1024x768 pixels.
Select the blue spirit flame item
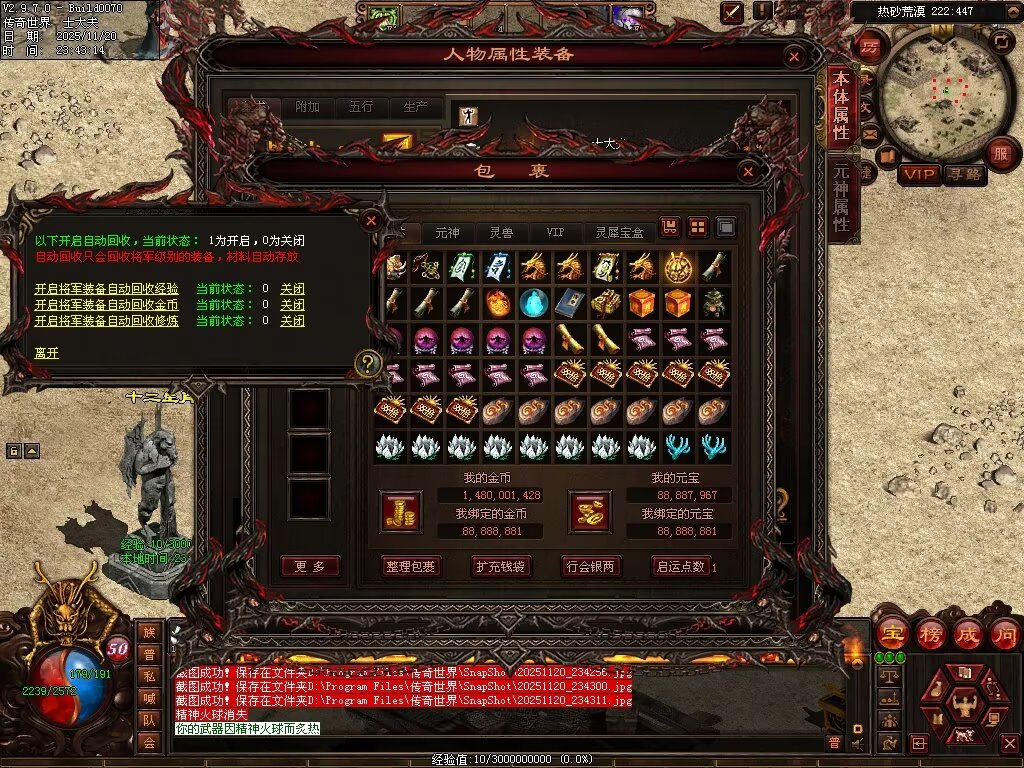tap(534, 302)
